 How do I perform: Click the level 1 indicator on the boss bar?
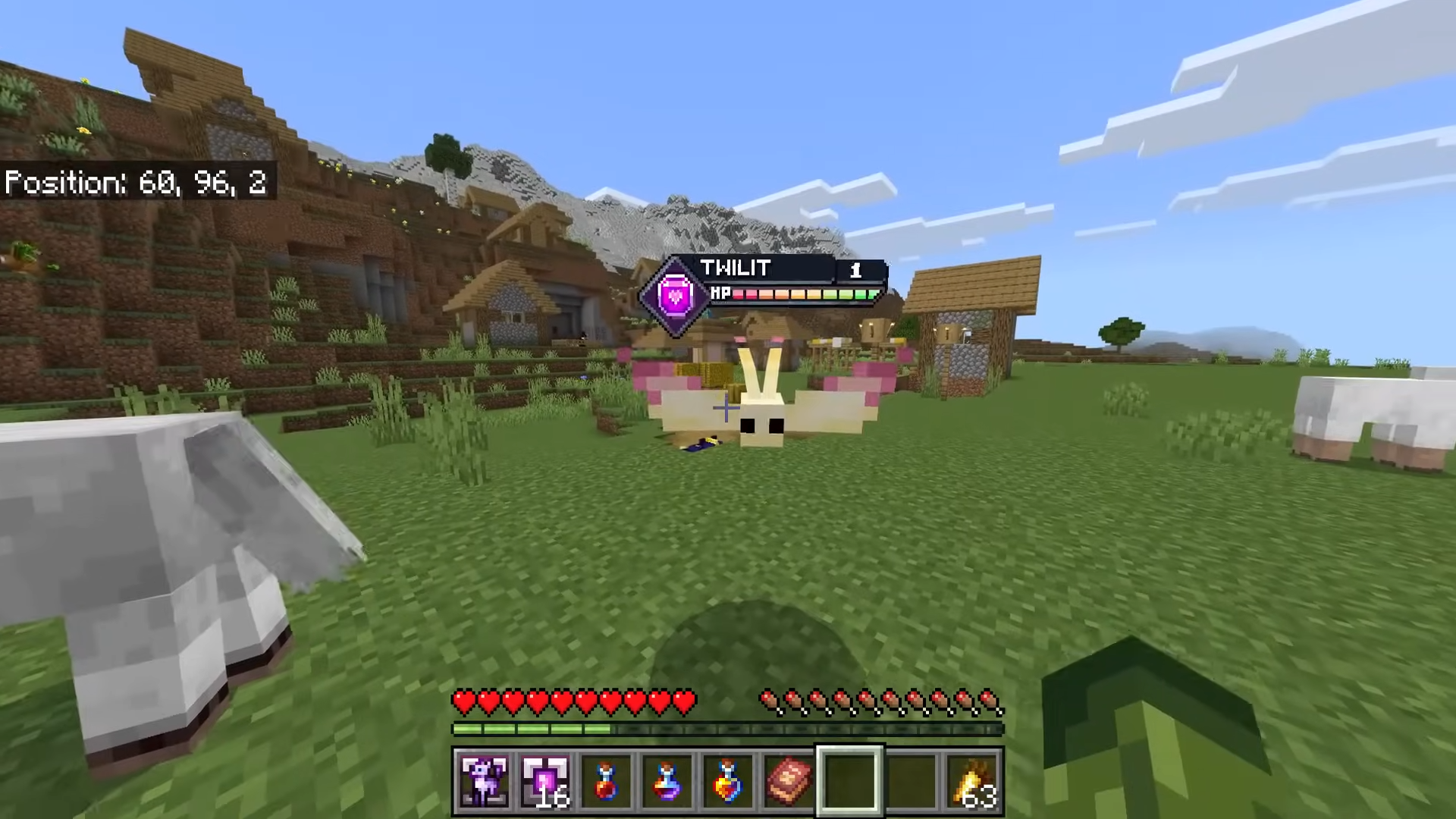pos(857,269)
